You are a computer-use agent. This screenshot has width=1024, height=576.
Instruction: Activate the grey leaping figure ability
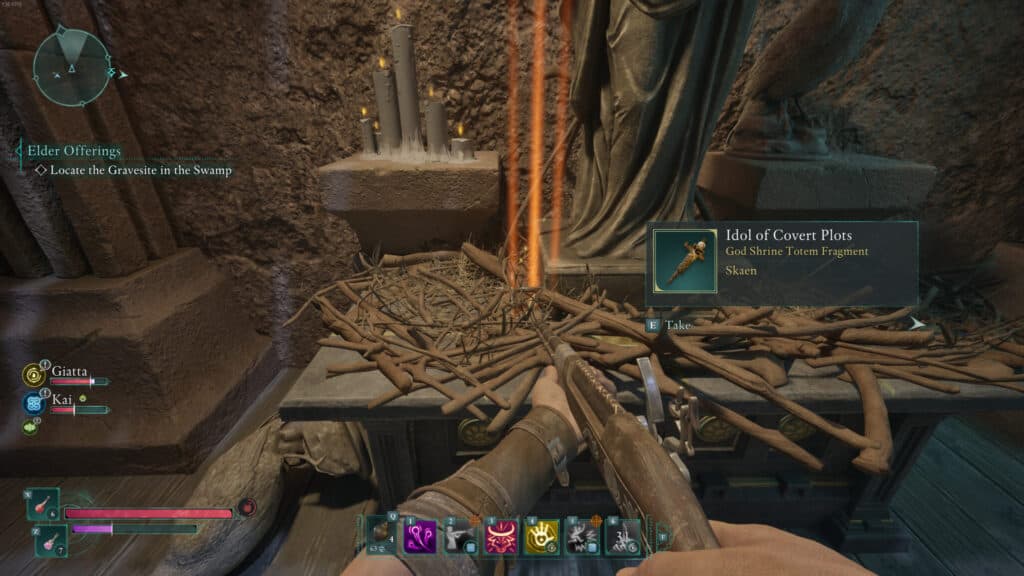(x=582, y=535)
